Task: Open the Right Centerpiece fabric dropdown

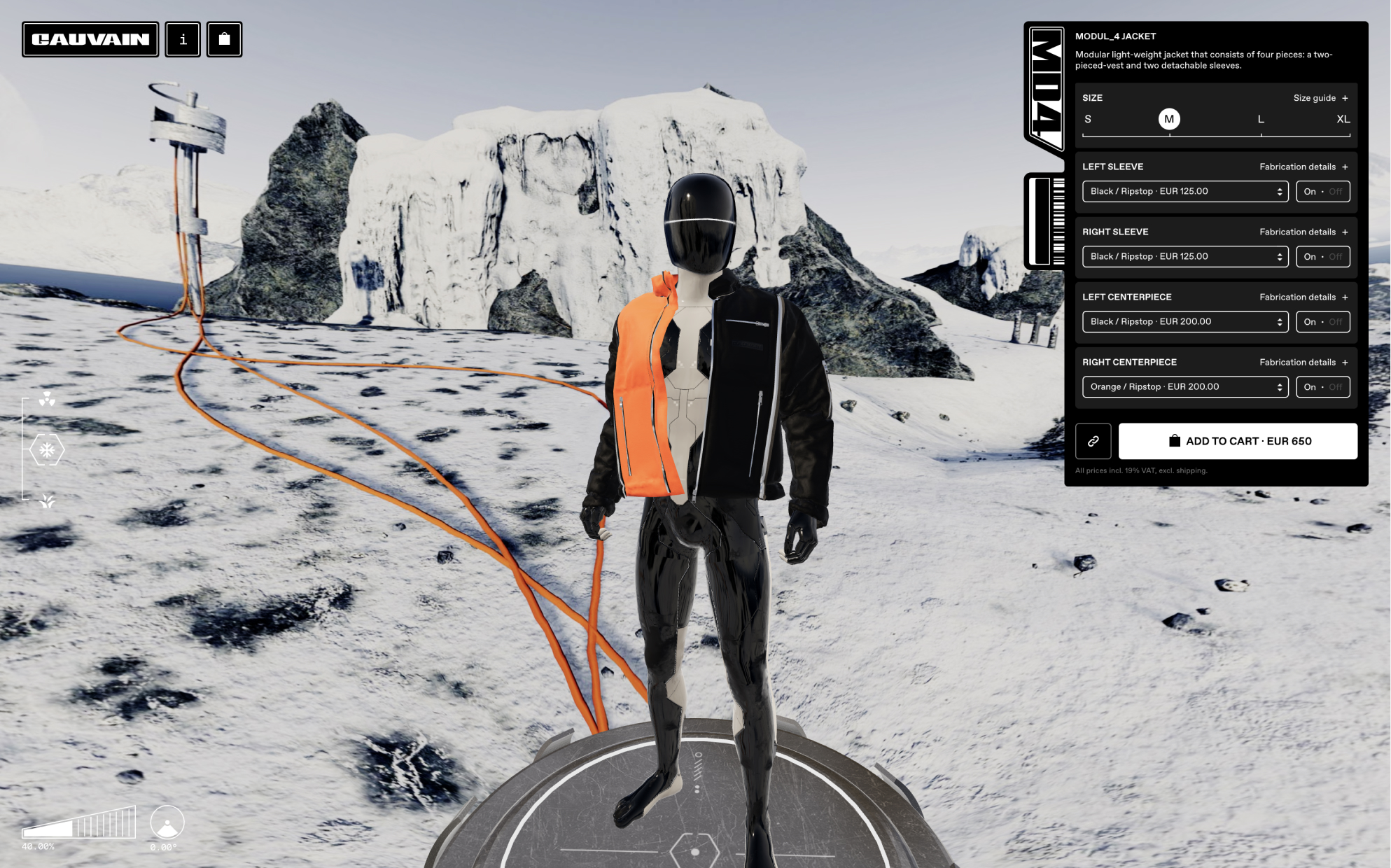Action: [1184, 386]
